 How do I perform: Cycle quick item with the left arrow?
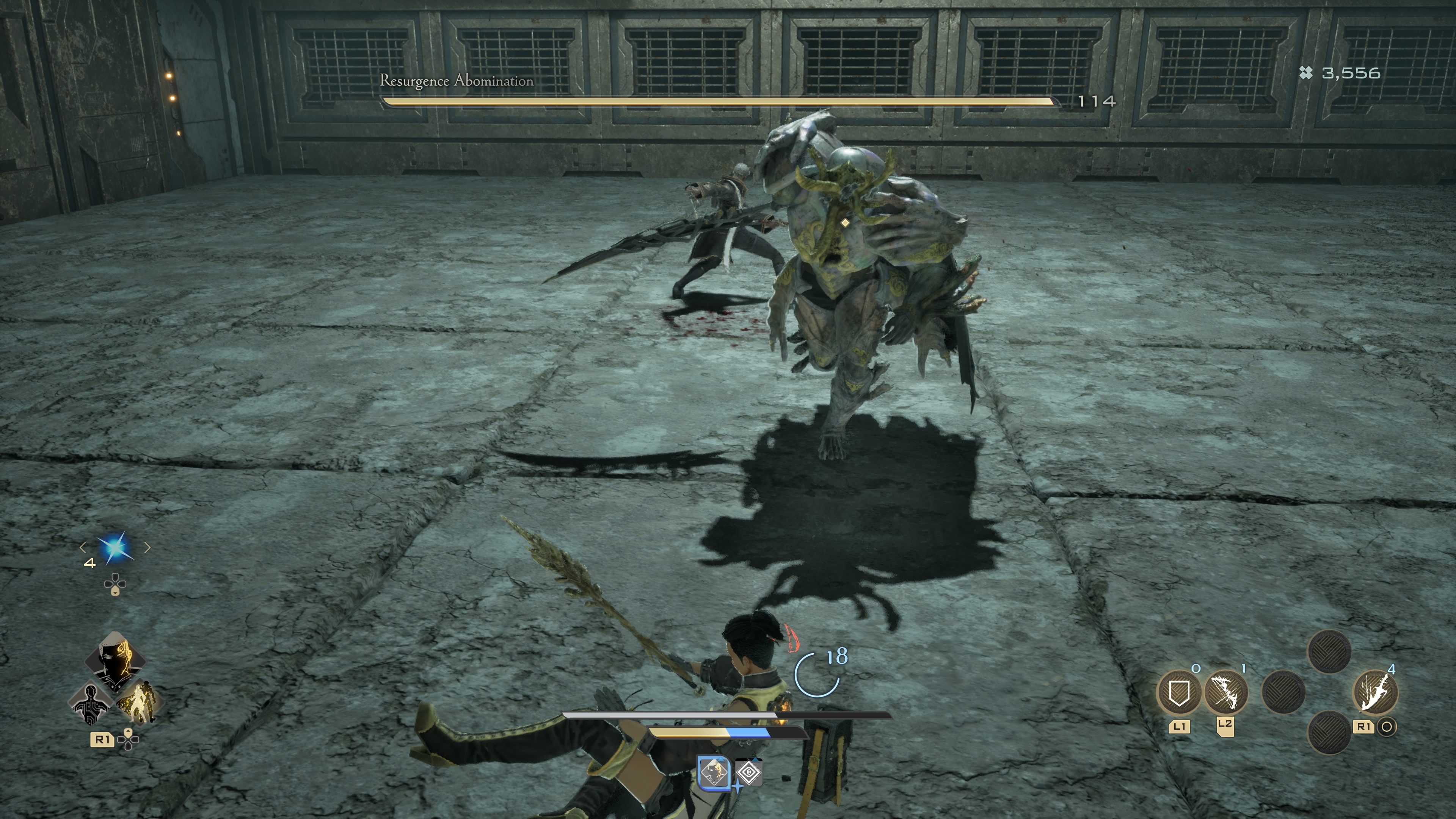point(83,547)
